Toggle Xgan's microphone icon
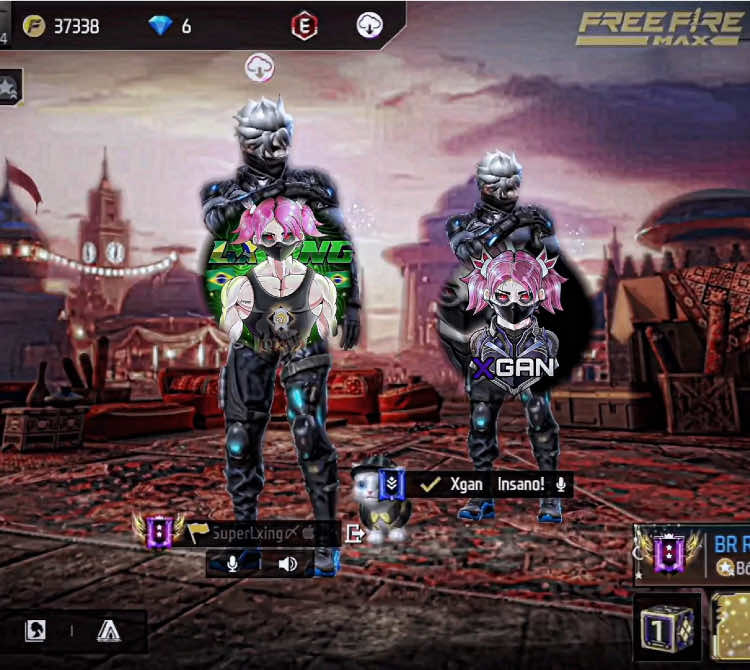Screen dimensions: 750x670 562,484
